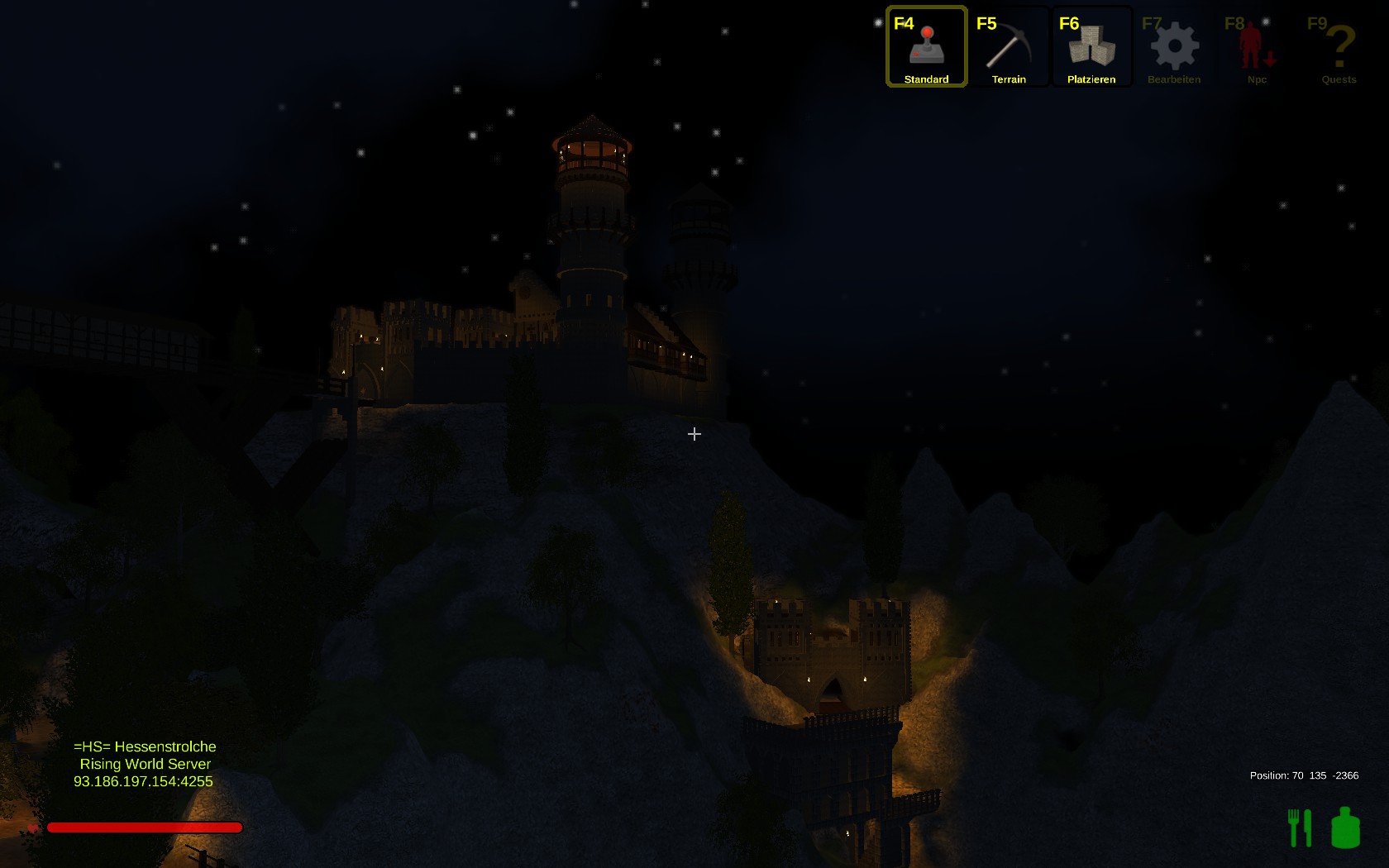1389x868 pixels.
Task: Open the F7 Bearbeiten gear tool
Action: [1174, 47]
